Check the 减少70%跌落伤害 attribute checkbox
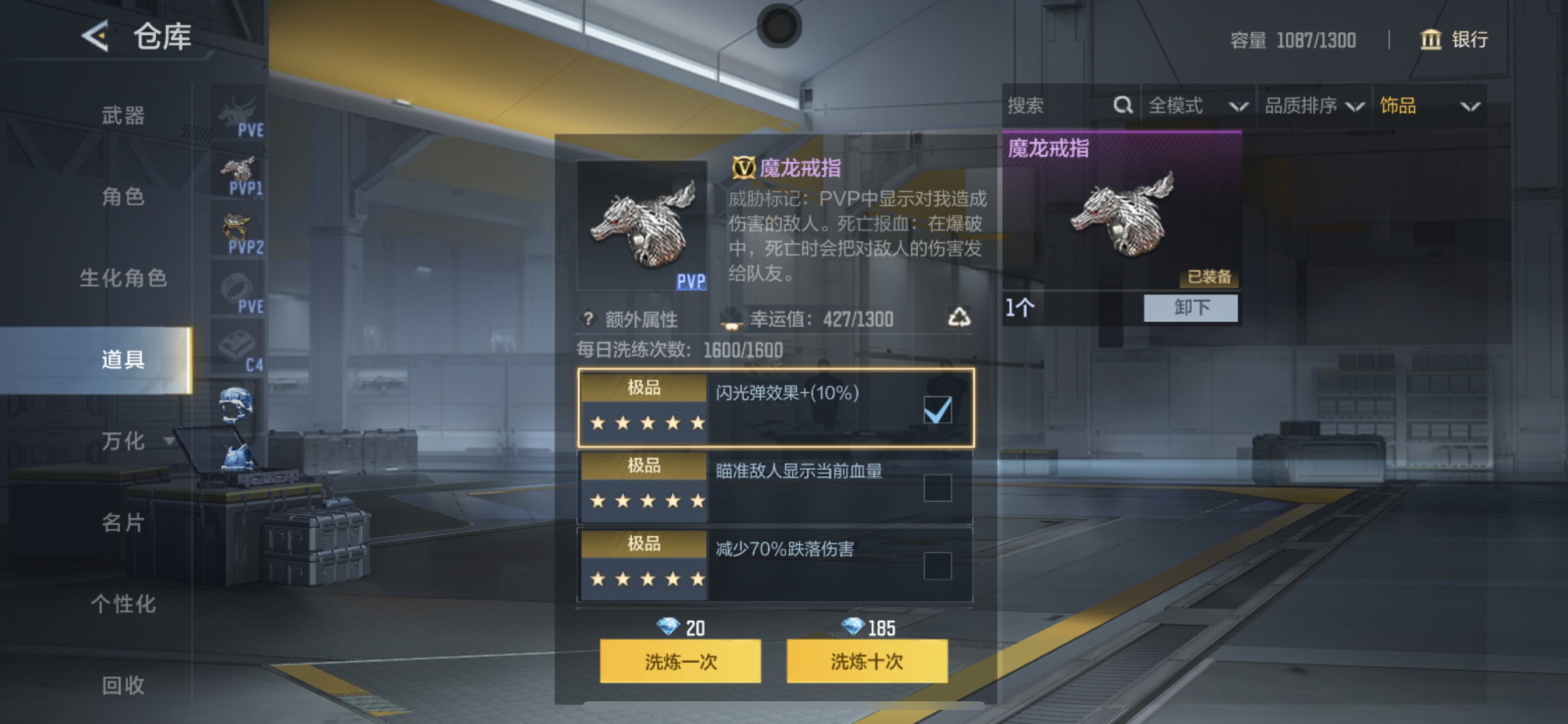The width and height of the screenshot is (1568, 724). (937, 565)
